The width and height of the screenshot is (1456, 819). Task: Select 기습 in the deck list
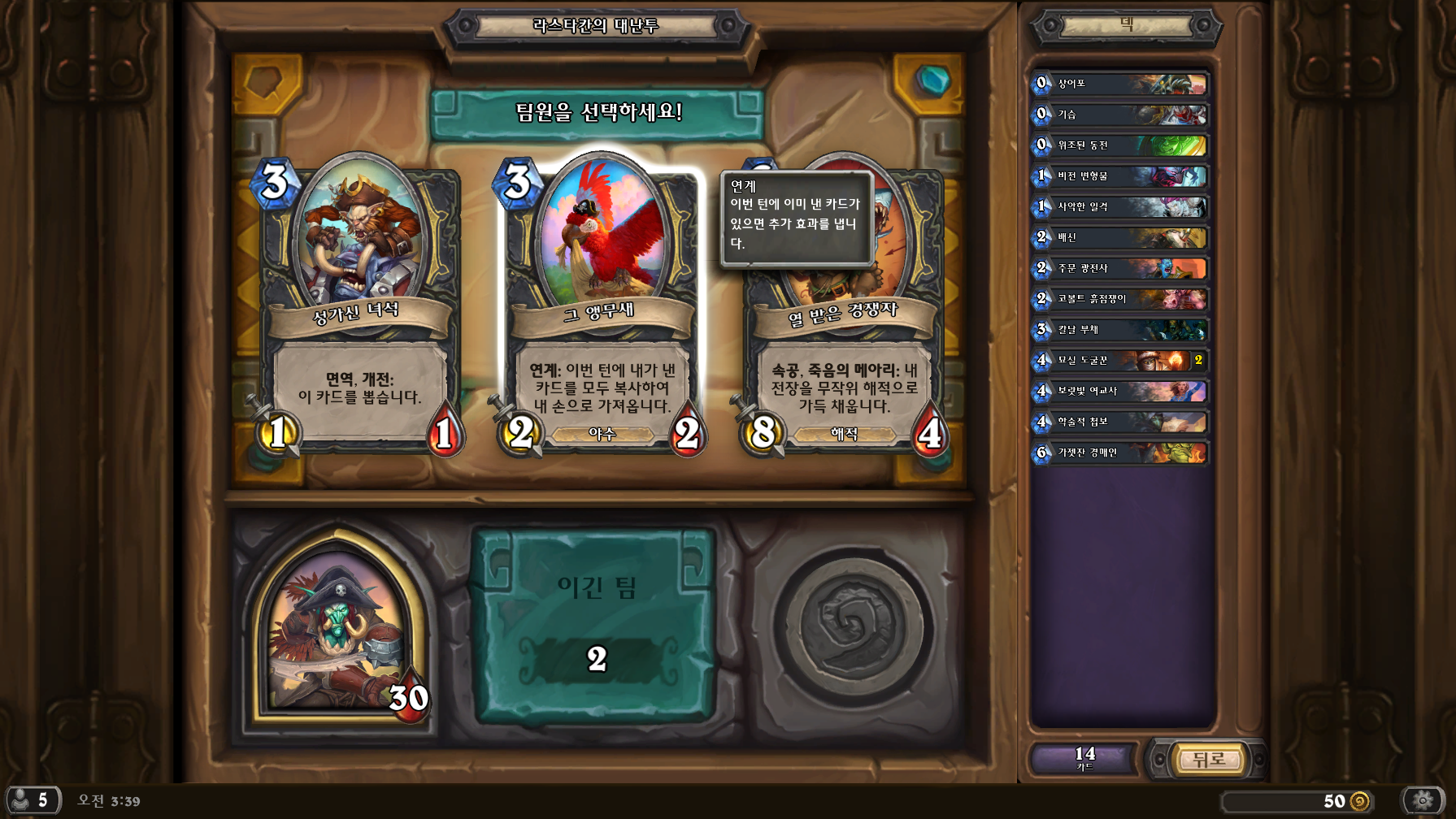pos(1120,115)
